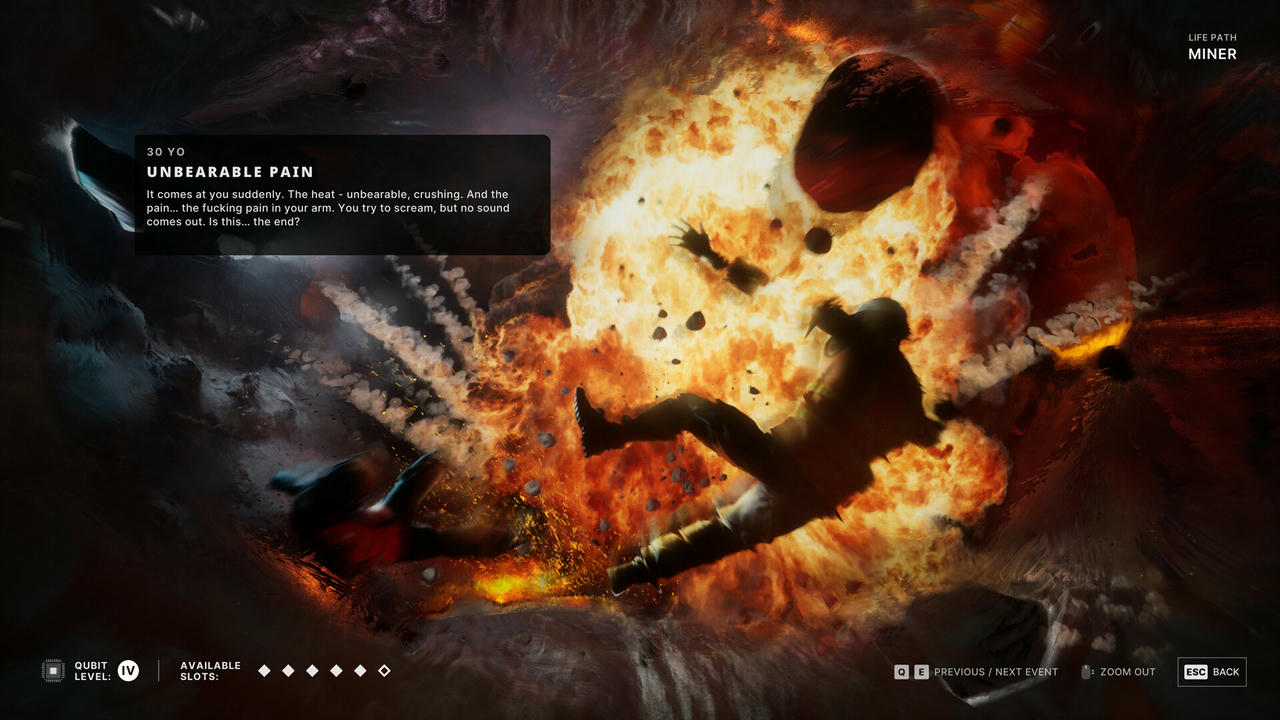Screen dimensions: 1280x720
Task: Click the Qubit chip icon
Action: (x=53, y=671)
